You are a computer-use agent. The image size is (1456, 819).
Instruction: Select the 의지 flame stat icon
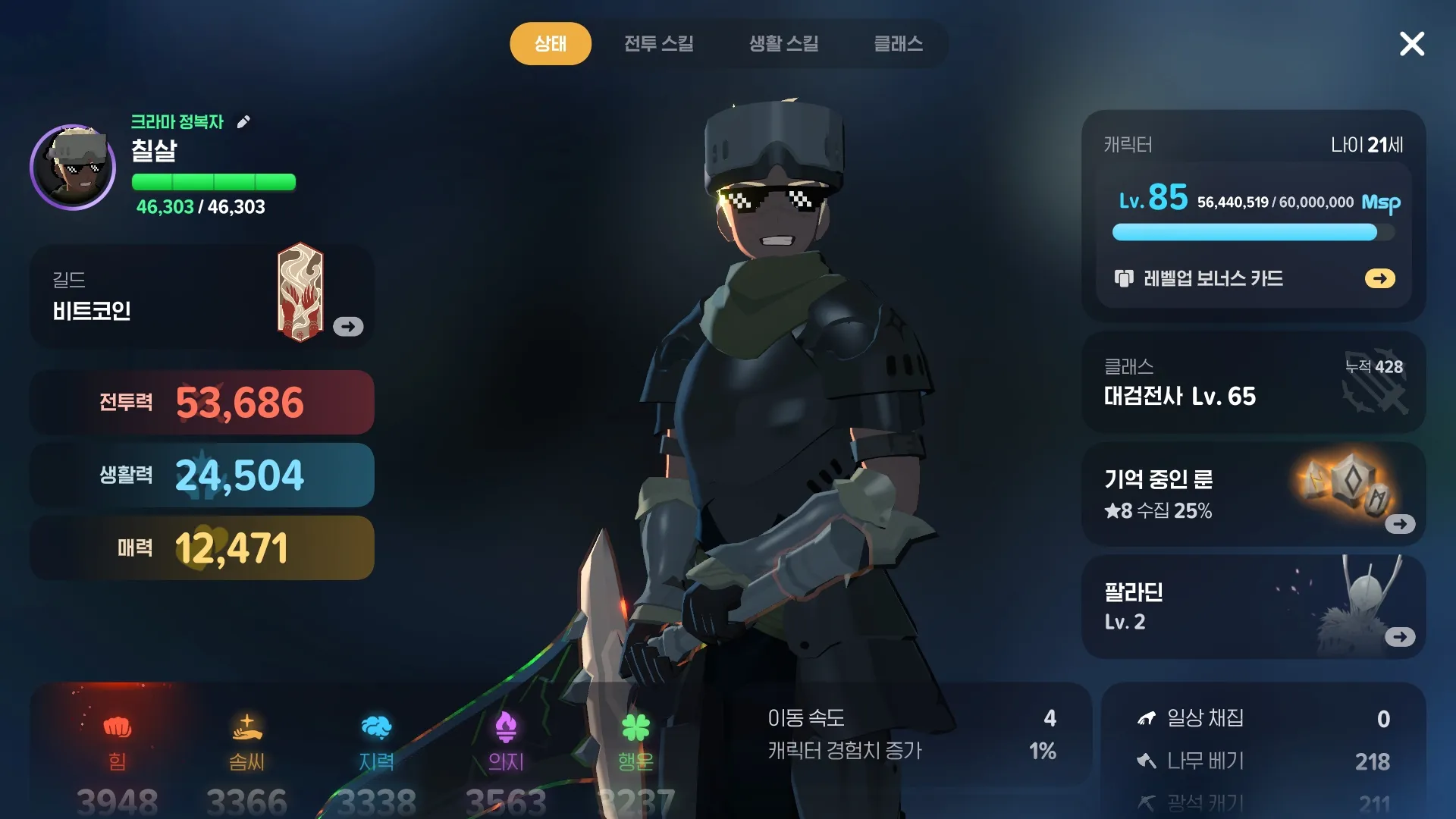point(506,728)
